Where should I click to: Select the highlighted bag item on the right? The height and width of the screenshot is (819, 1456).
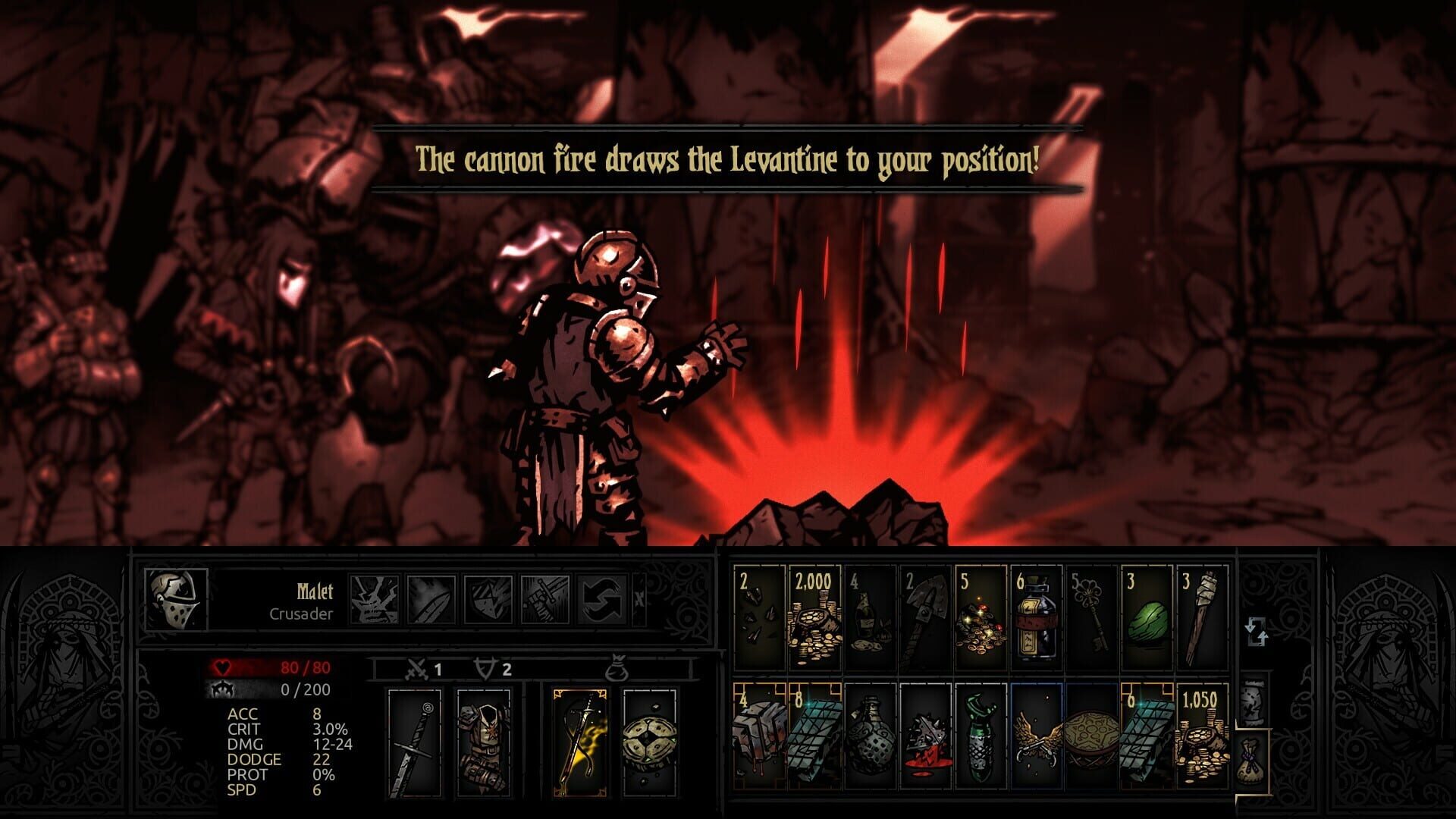tap(1251, 762)
